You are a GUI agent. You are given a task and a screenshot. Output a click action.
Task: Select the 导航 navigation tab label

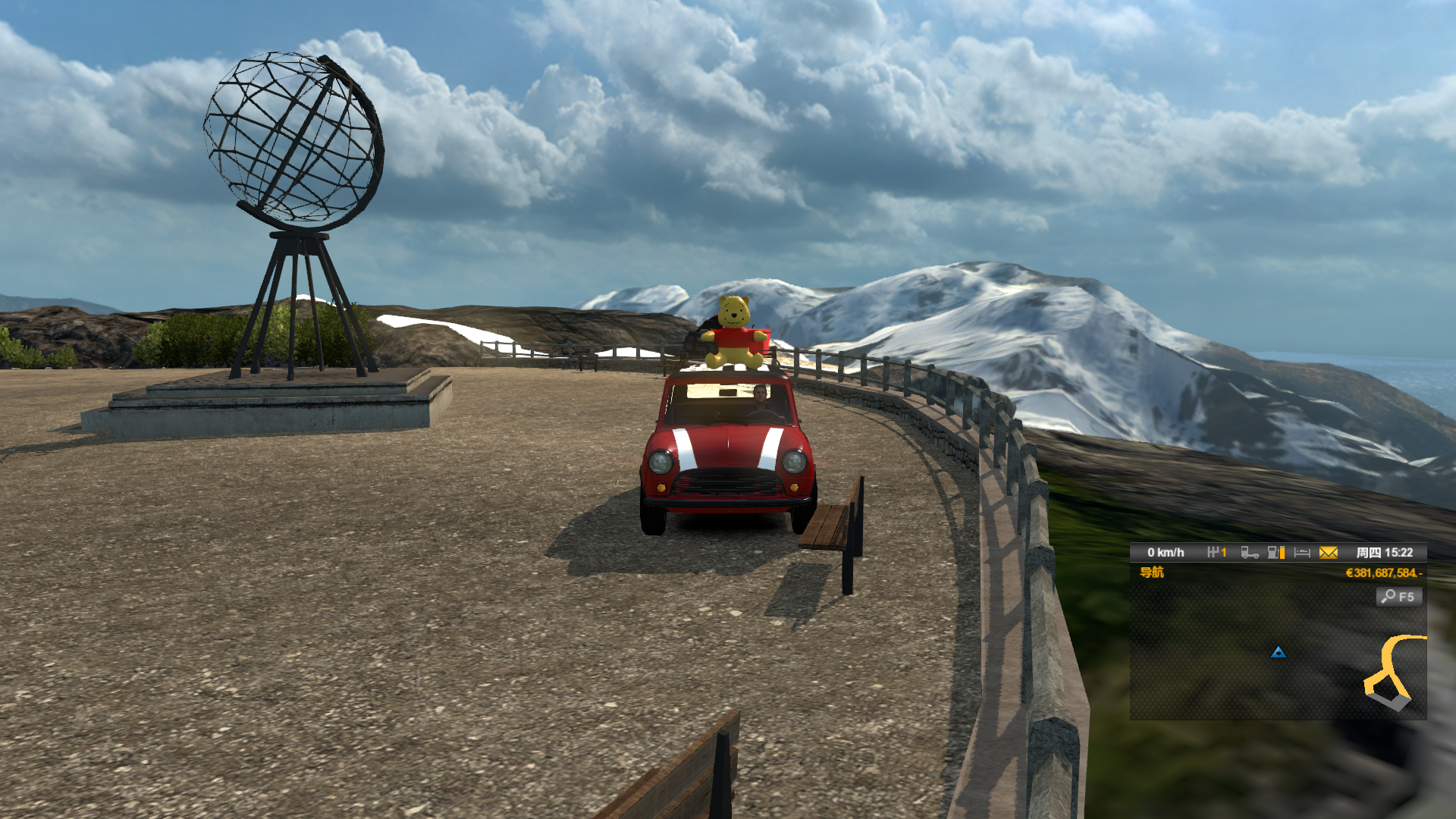pos(1151,573)
